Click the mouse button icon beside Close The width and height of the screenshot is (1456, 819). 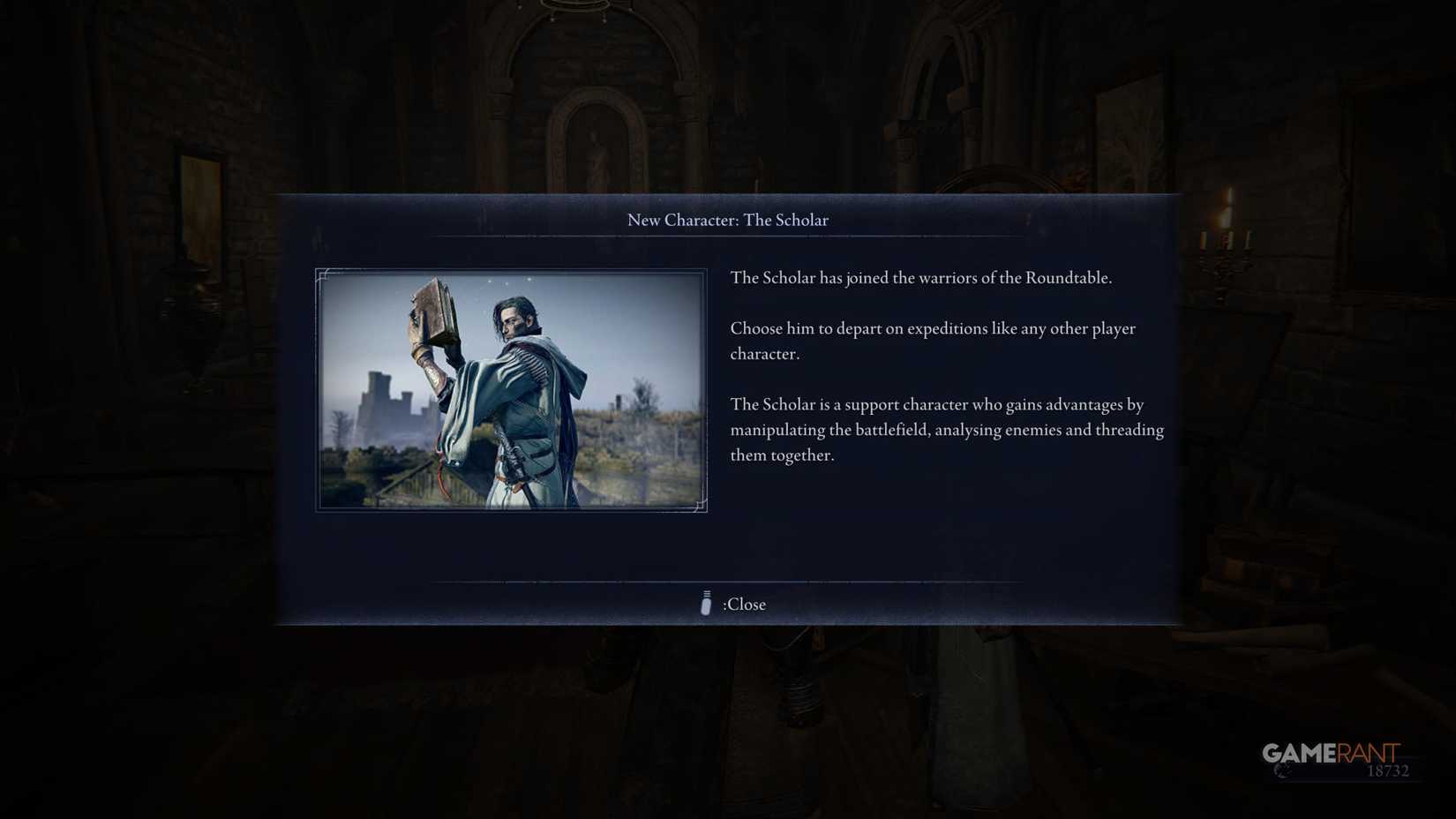pos(705,604)
